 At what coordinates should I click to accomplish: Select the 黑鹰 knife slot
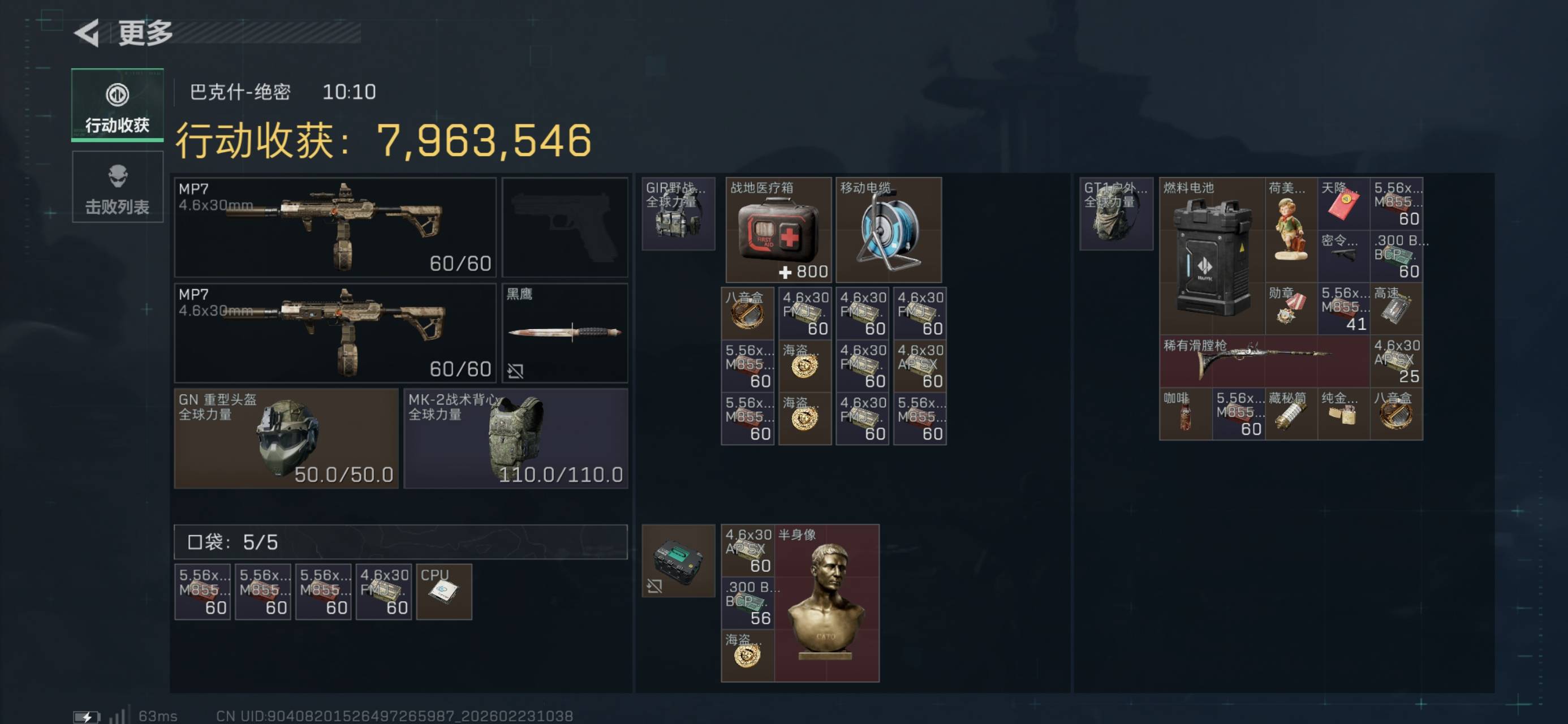point(565,333)
